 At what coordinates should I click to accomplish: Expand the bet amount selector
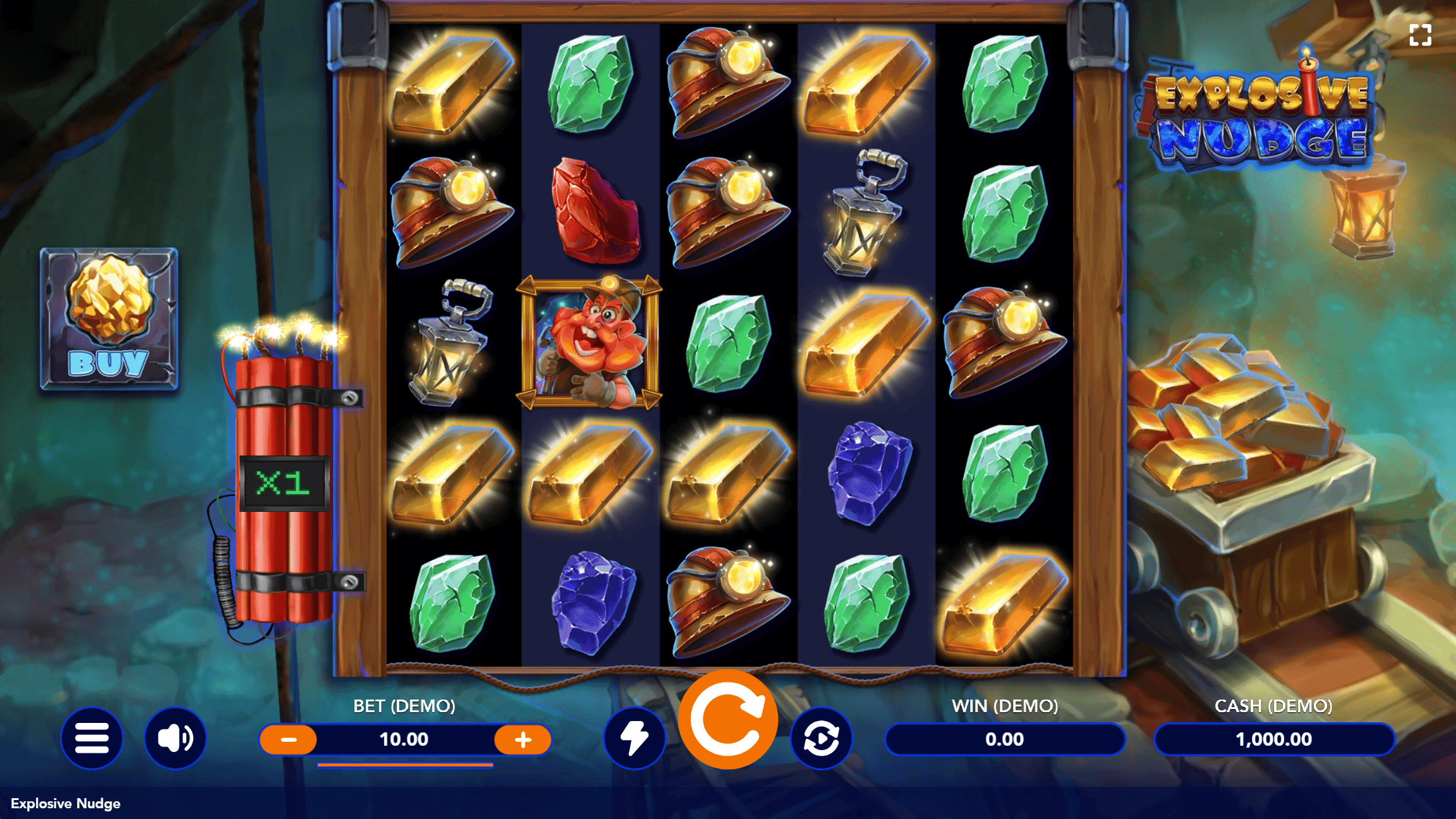[x=405, y=738]
